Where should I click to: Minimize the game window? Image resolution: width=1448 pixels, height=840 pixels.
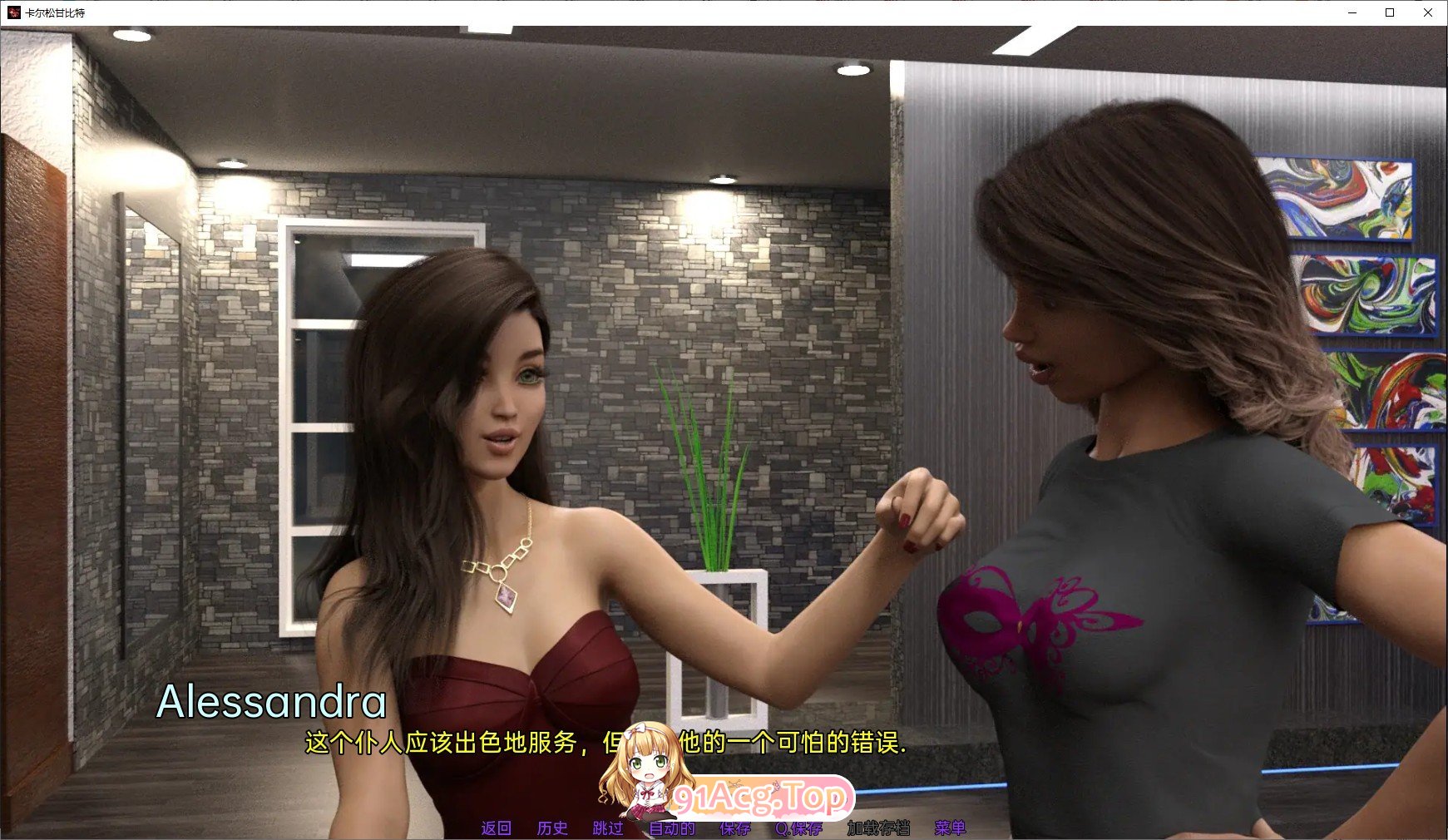click(1353, 13)
